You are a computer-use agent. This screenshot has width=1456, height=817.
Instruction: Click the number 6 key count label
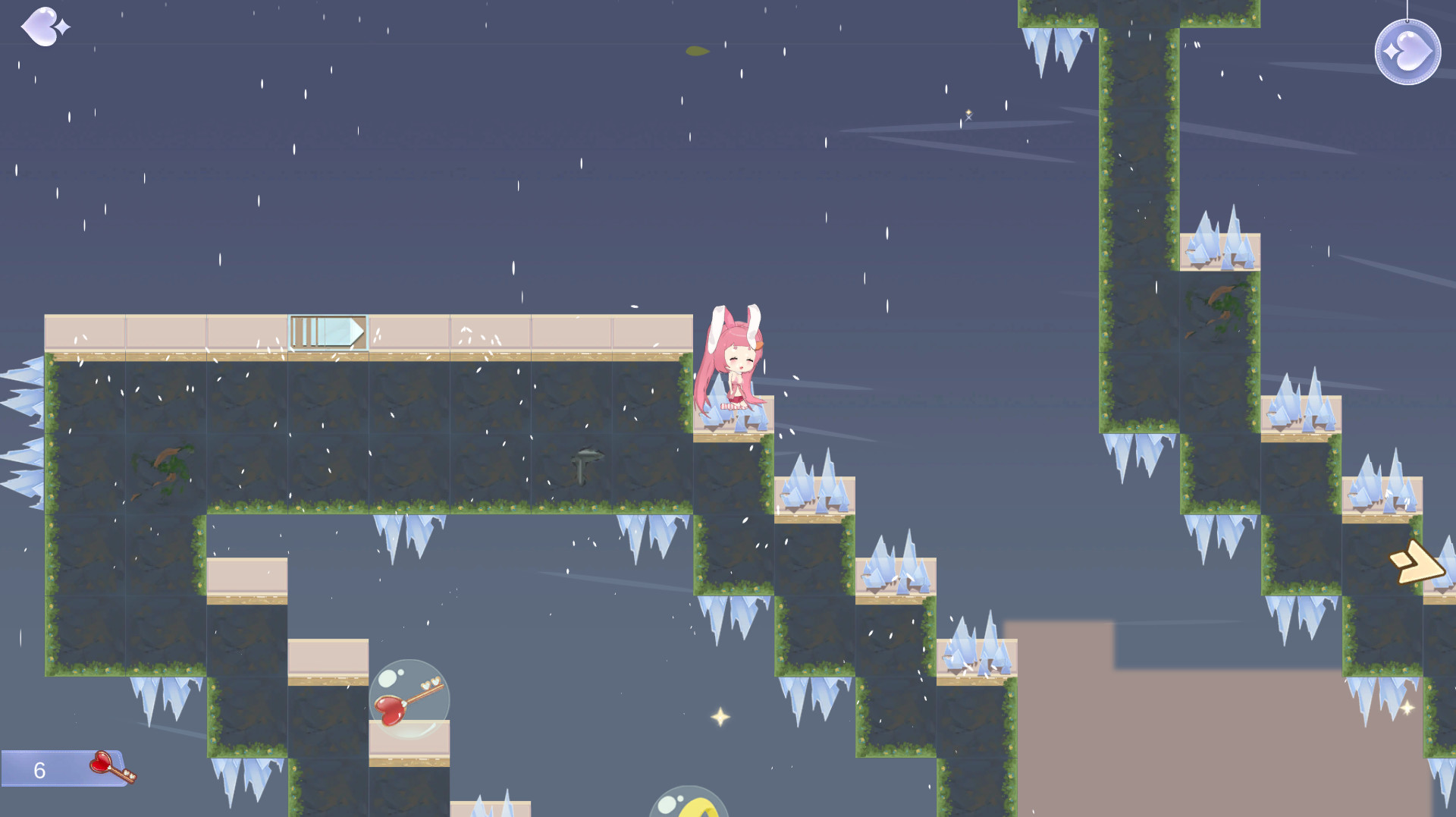(x=38, y=768)
